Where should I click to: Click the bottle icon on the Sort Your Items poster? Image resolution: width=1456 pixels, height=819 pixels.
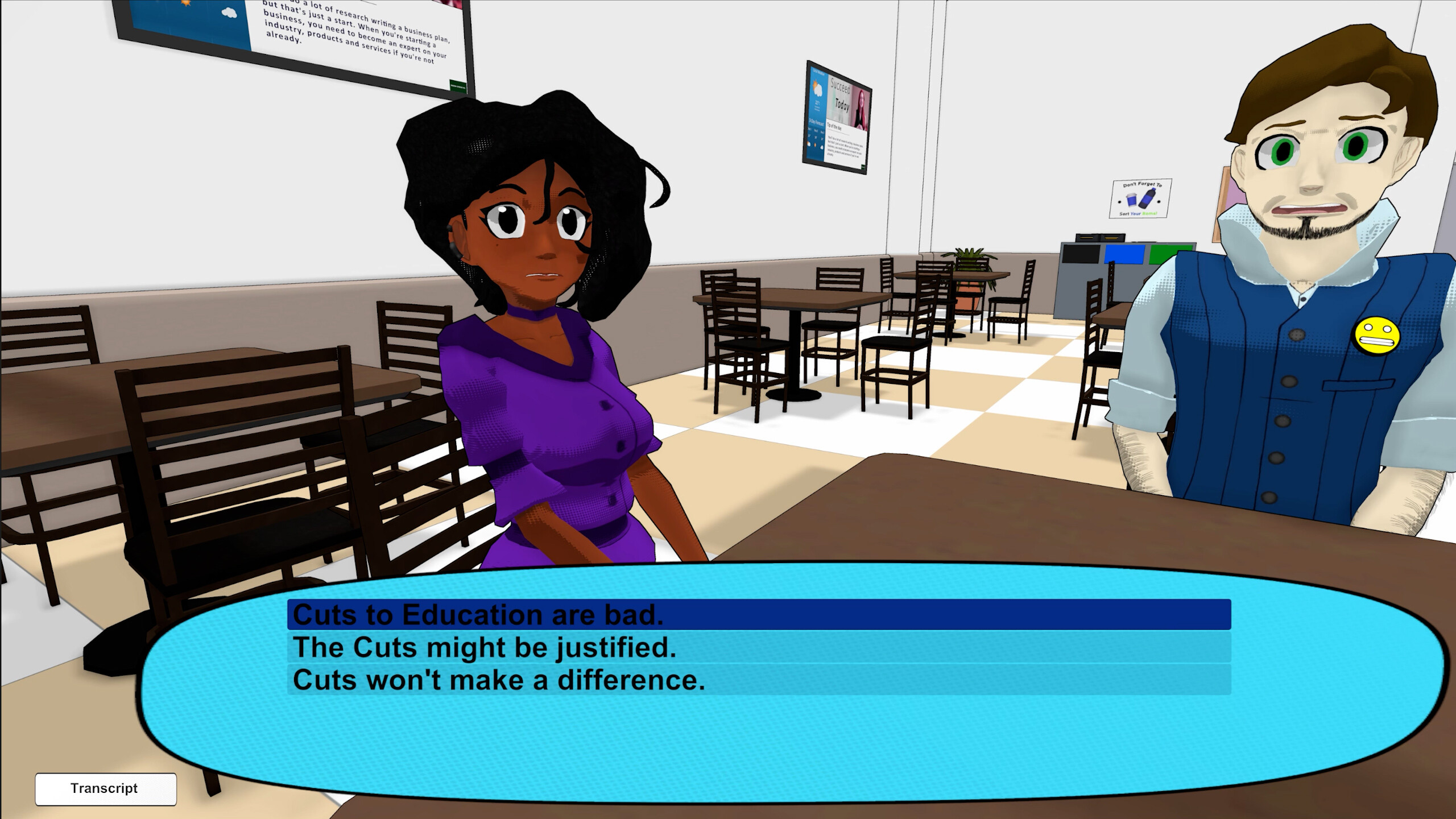click(x=1148, y=198)
